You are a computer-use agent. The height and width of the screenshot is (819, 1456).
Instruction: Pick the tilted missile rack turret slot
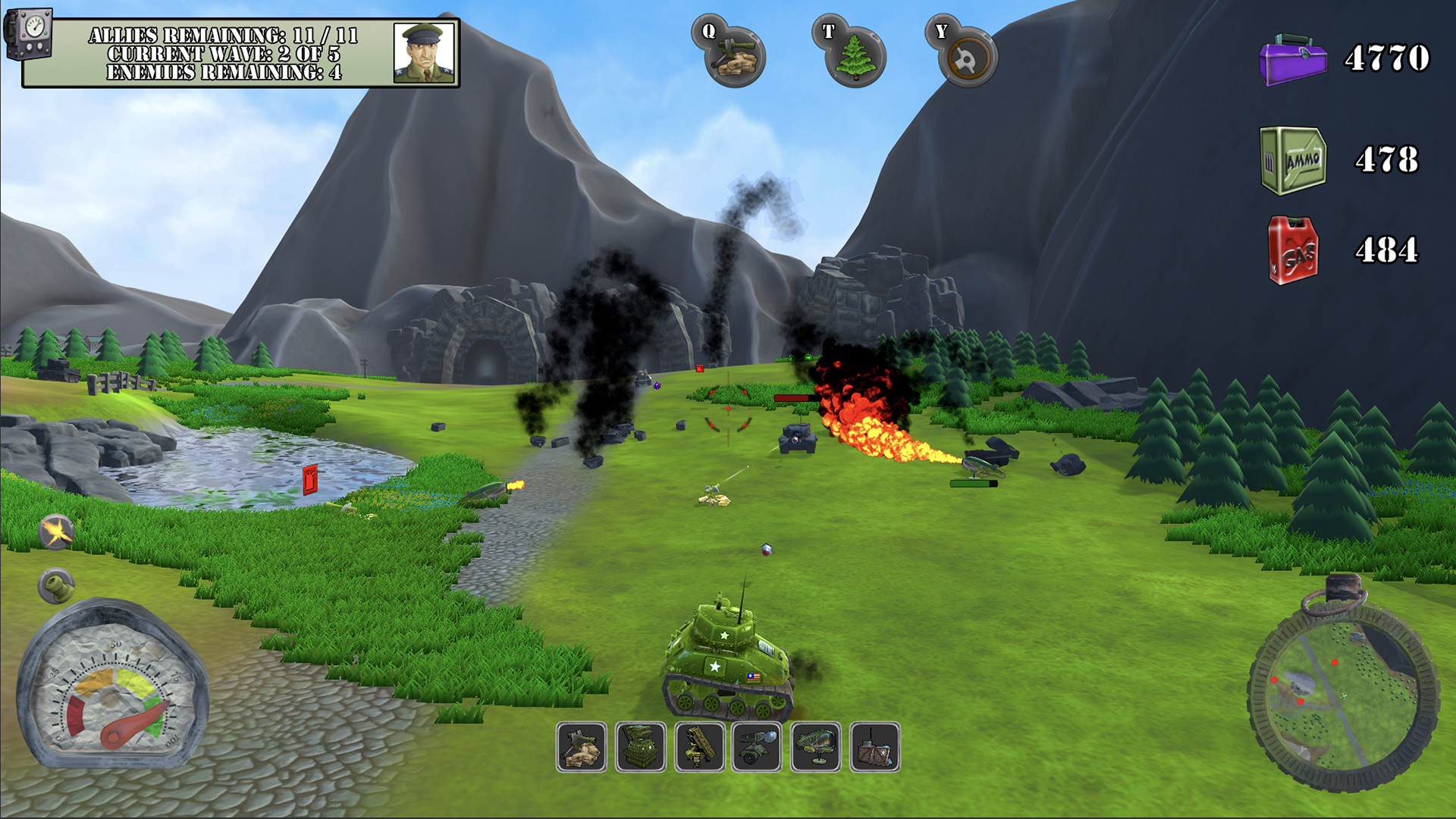pyautogui.click(x=699, y=747)
